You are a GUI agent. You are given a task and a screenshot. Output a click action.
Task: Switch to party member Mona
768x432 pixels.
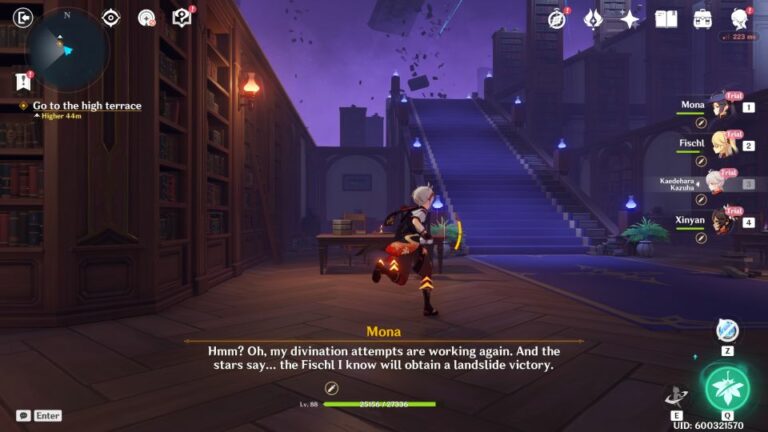719,106
